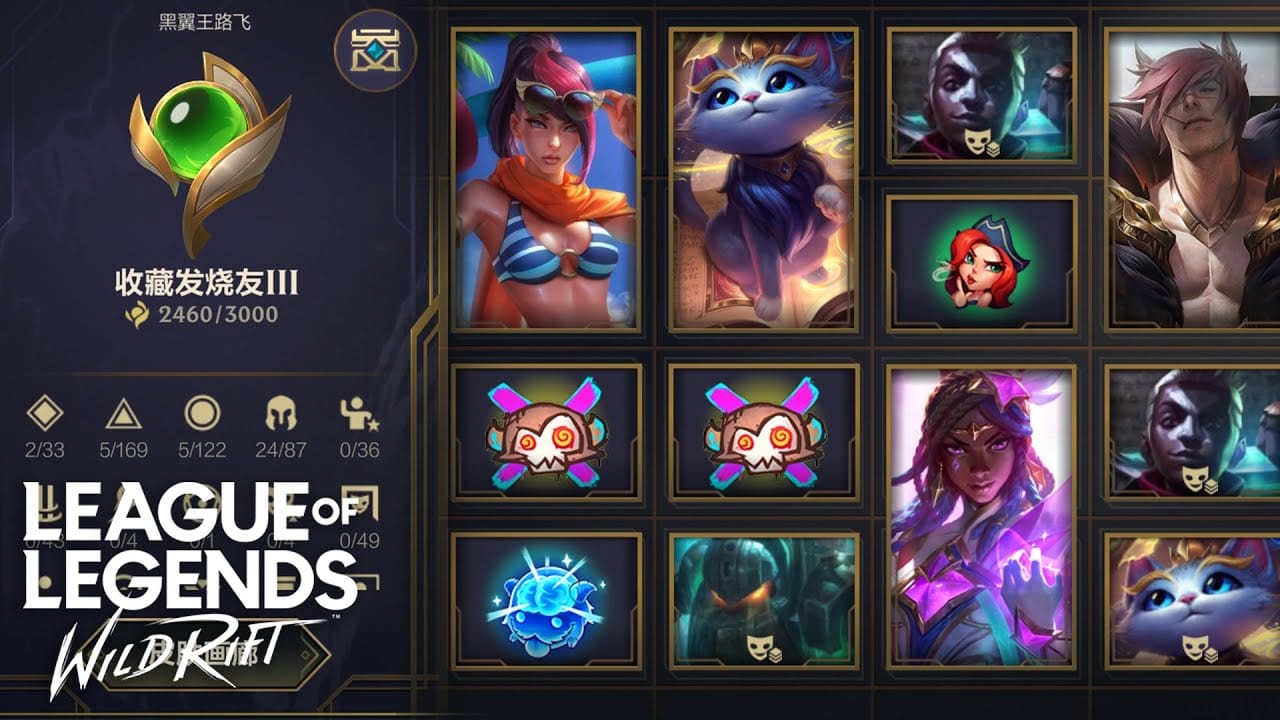The width and height of the screenshot is (1280, 720).
Task: Select the diamond ward skin category icon
Action: [47, 412]
